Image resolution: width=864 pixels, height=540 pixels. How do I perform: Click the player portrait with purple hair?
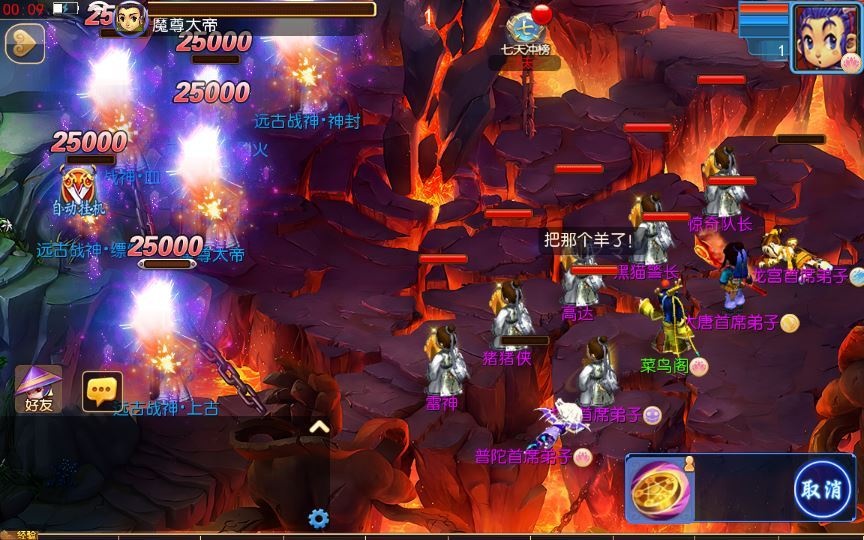click(x=823, y=35)
